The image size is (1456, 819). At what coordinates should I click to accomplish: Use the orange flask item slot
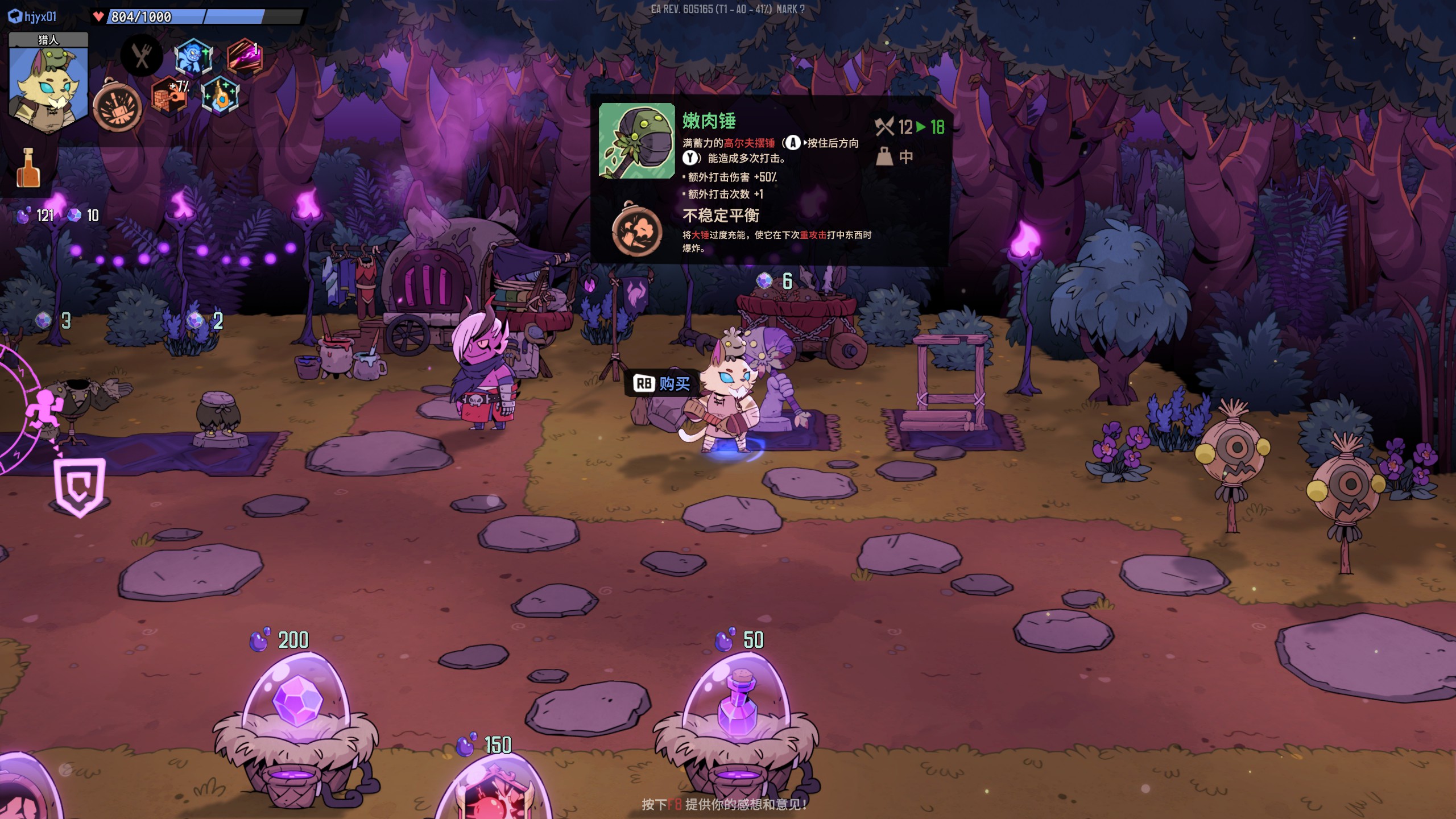[28, 168]
